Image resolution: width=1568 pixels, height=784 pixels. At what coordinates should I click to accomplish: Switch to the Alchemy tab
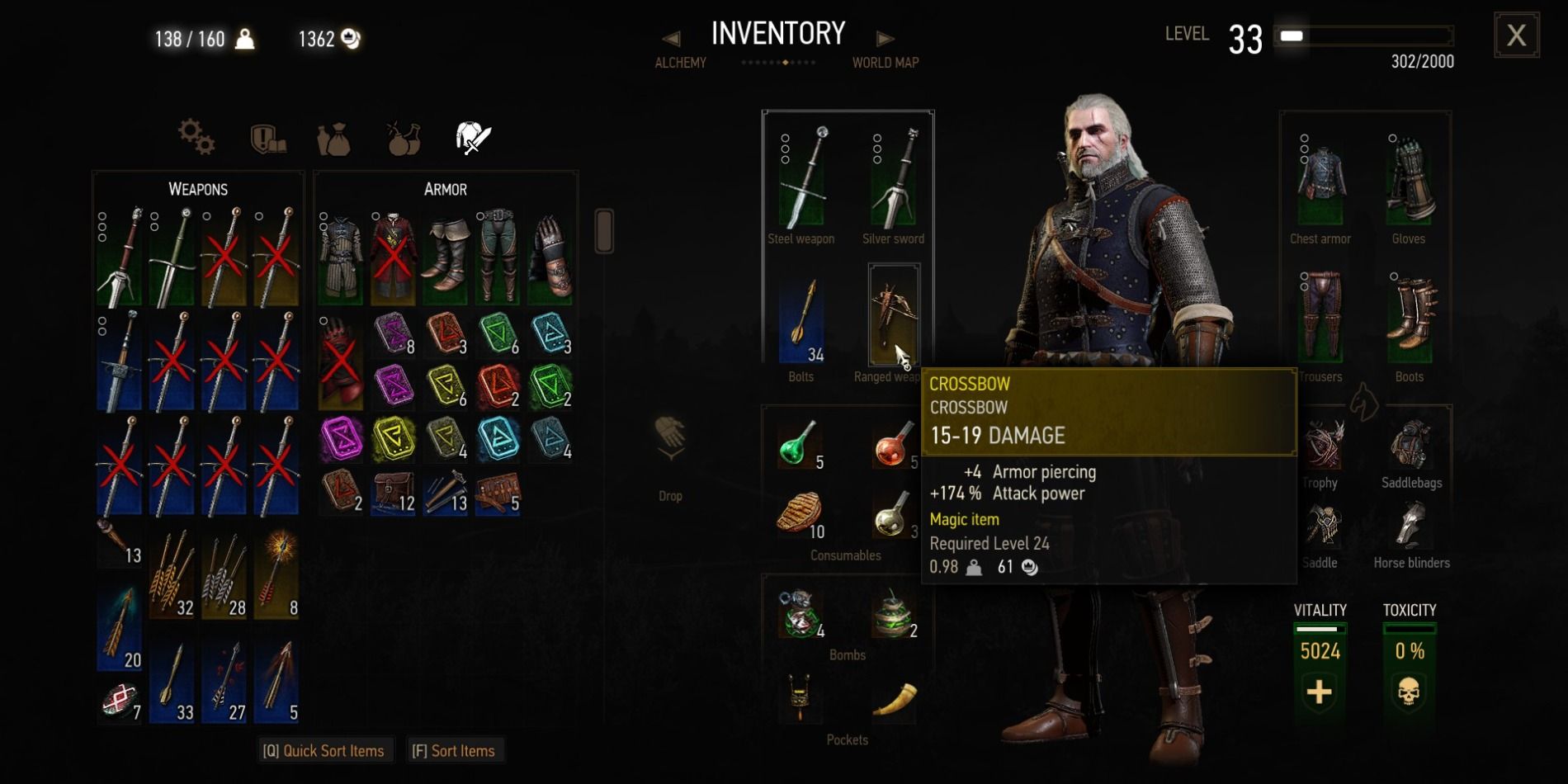(679, 62)
